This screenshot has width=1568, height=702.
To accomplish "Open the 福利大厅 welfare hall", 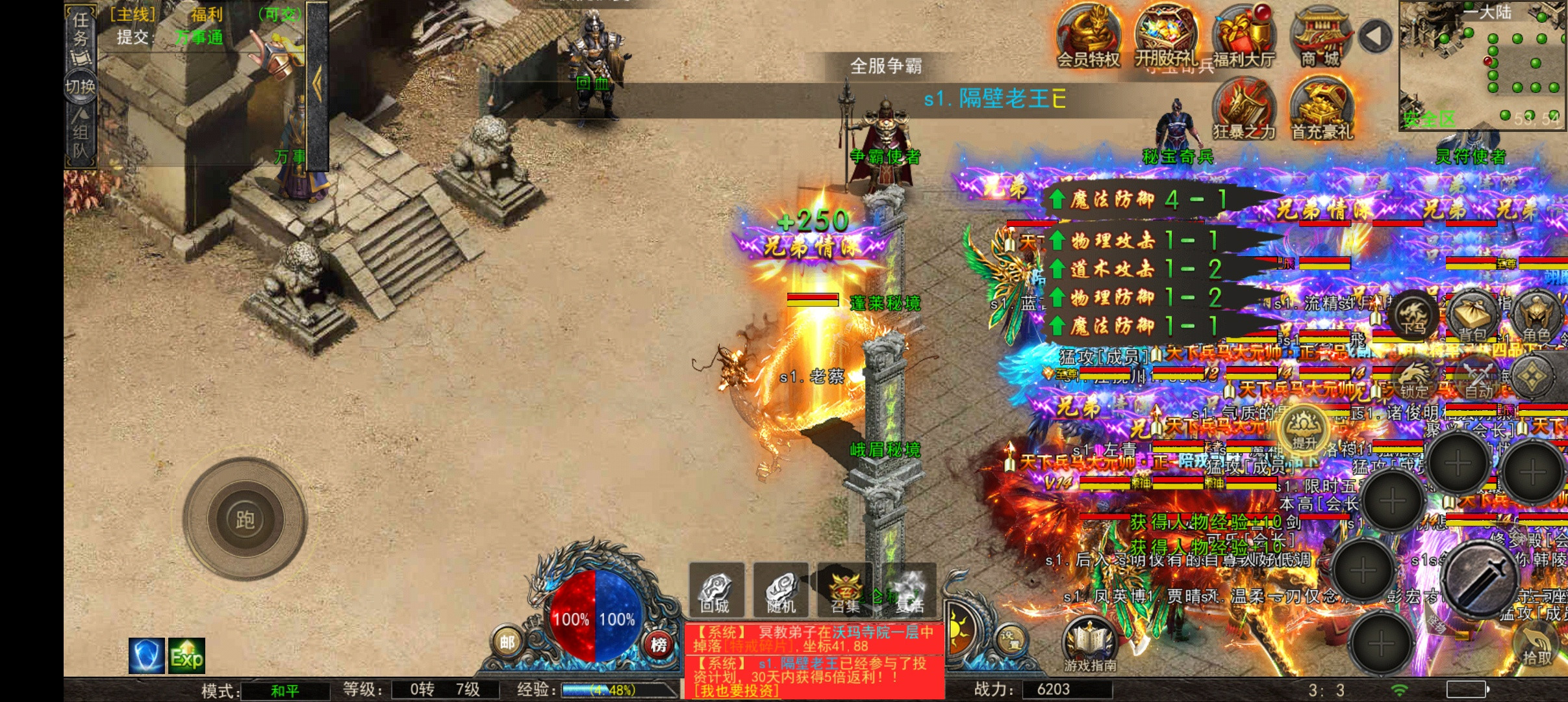I will 1244,36.
